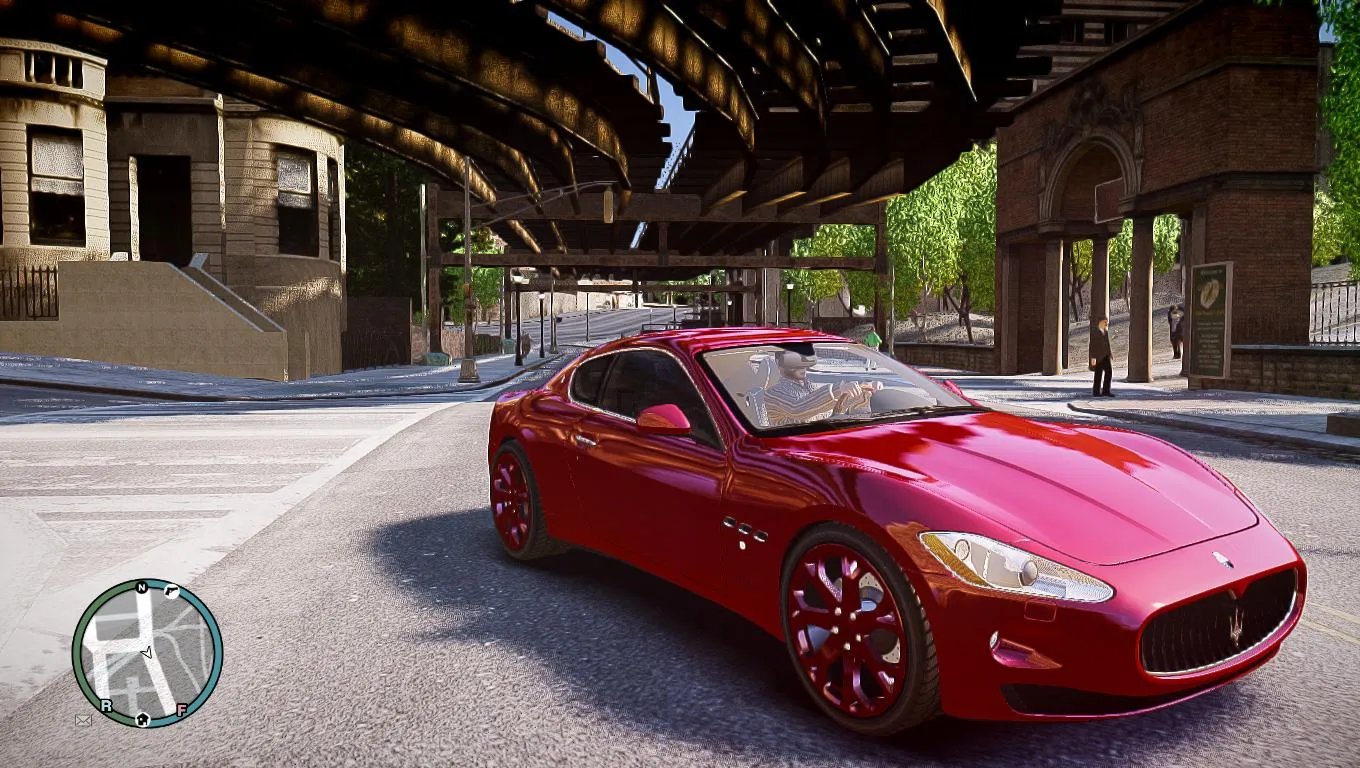Screen dimensions: 1360x768
Task: Open the envelope message icon
Action: click(83, 719)
